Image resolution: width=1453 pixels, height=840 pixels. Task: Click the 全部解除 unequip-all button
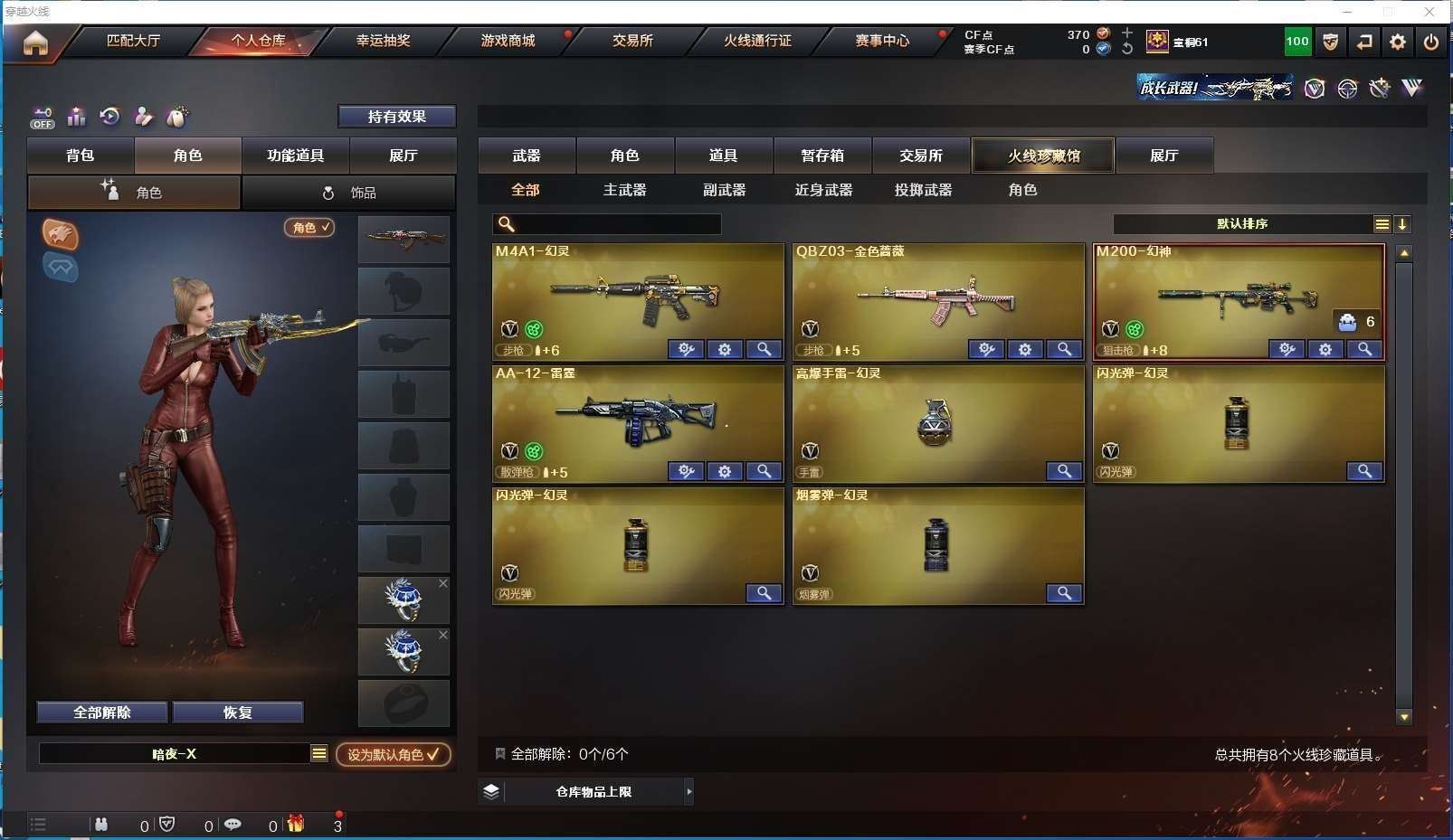(x=102, y=713)
